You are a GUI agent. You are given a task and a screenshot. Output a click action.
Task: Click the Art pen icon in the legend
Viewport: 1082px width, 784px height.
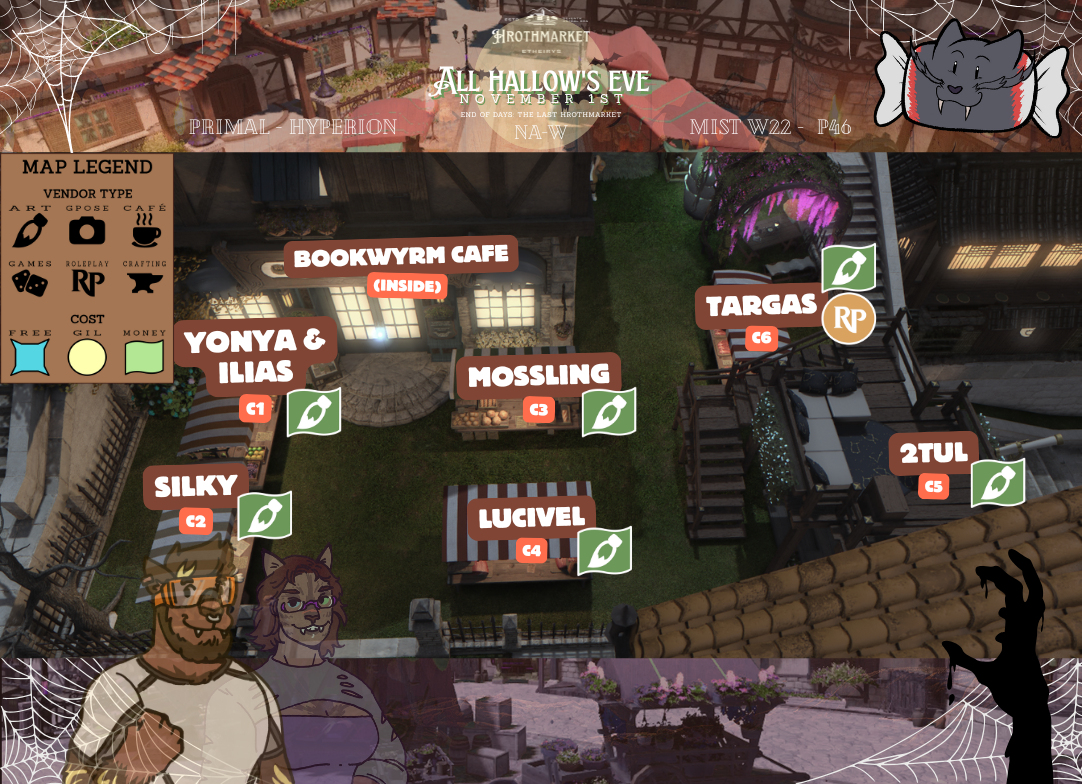point(30,231)
